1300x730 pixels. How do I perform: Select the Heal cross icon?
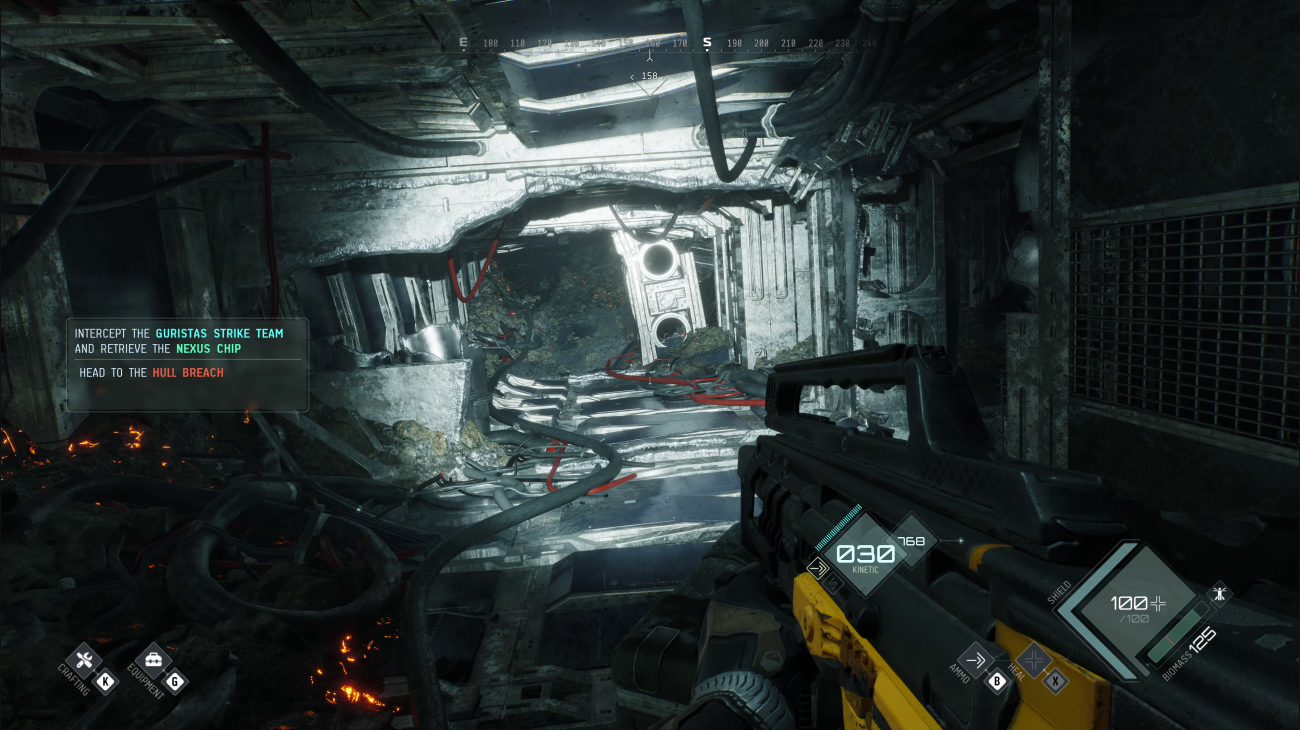(1036, 660)
